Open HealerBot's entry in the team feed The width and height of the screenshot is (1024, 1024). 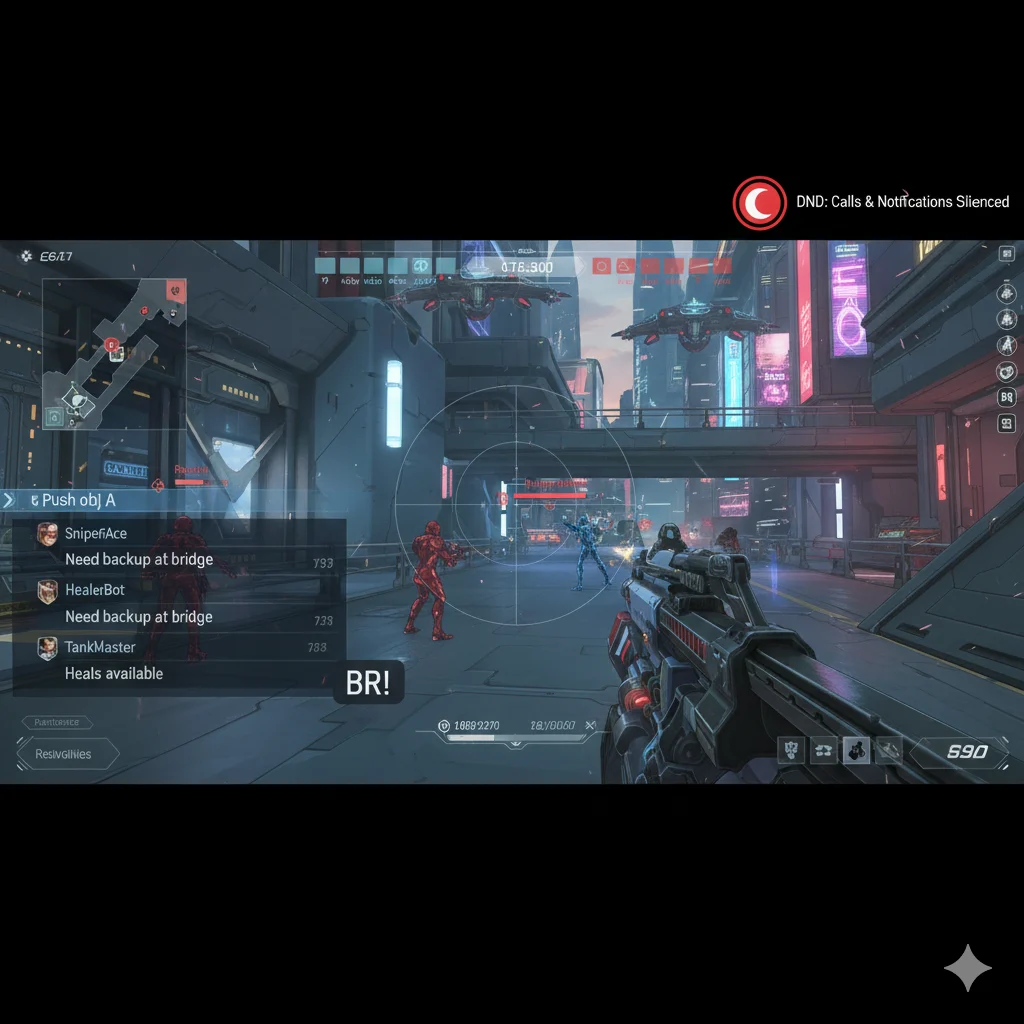[x=180, y=603]
